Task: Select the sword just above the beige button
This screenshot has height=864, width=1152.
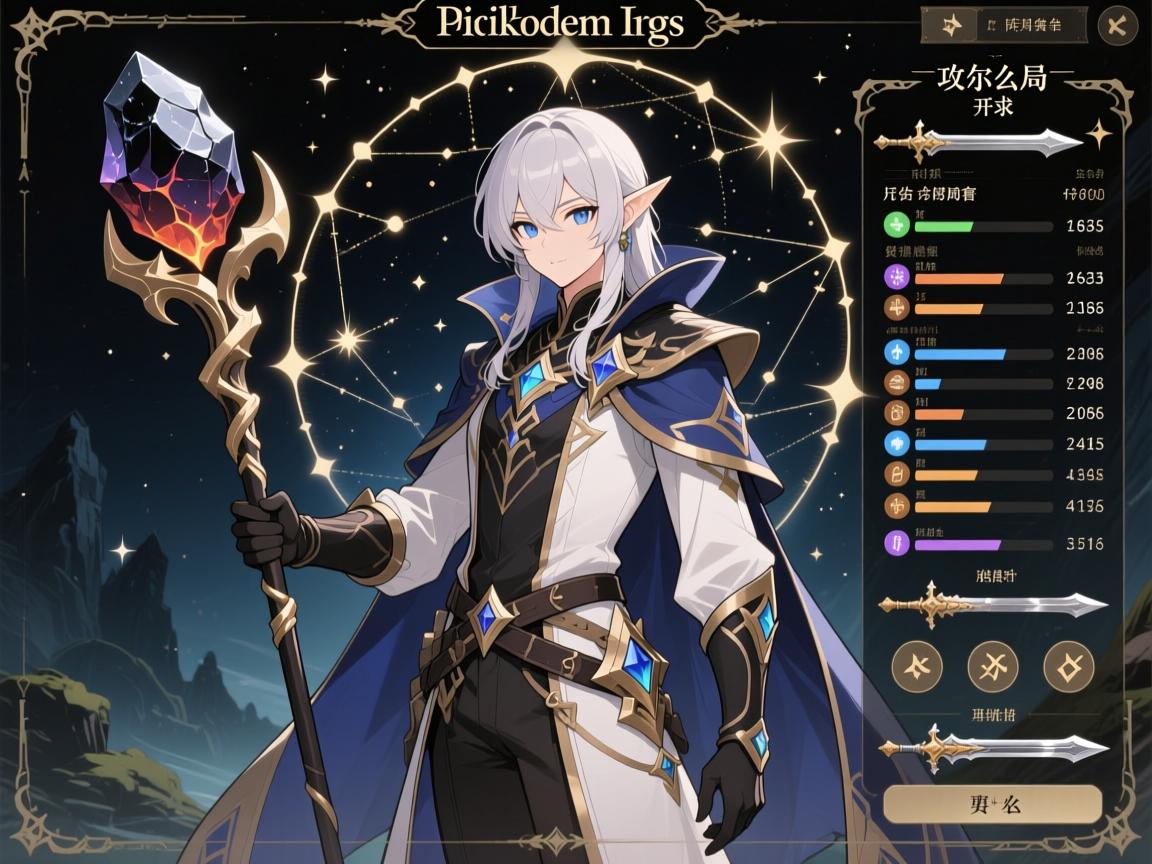Action: 991,747
